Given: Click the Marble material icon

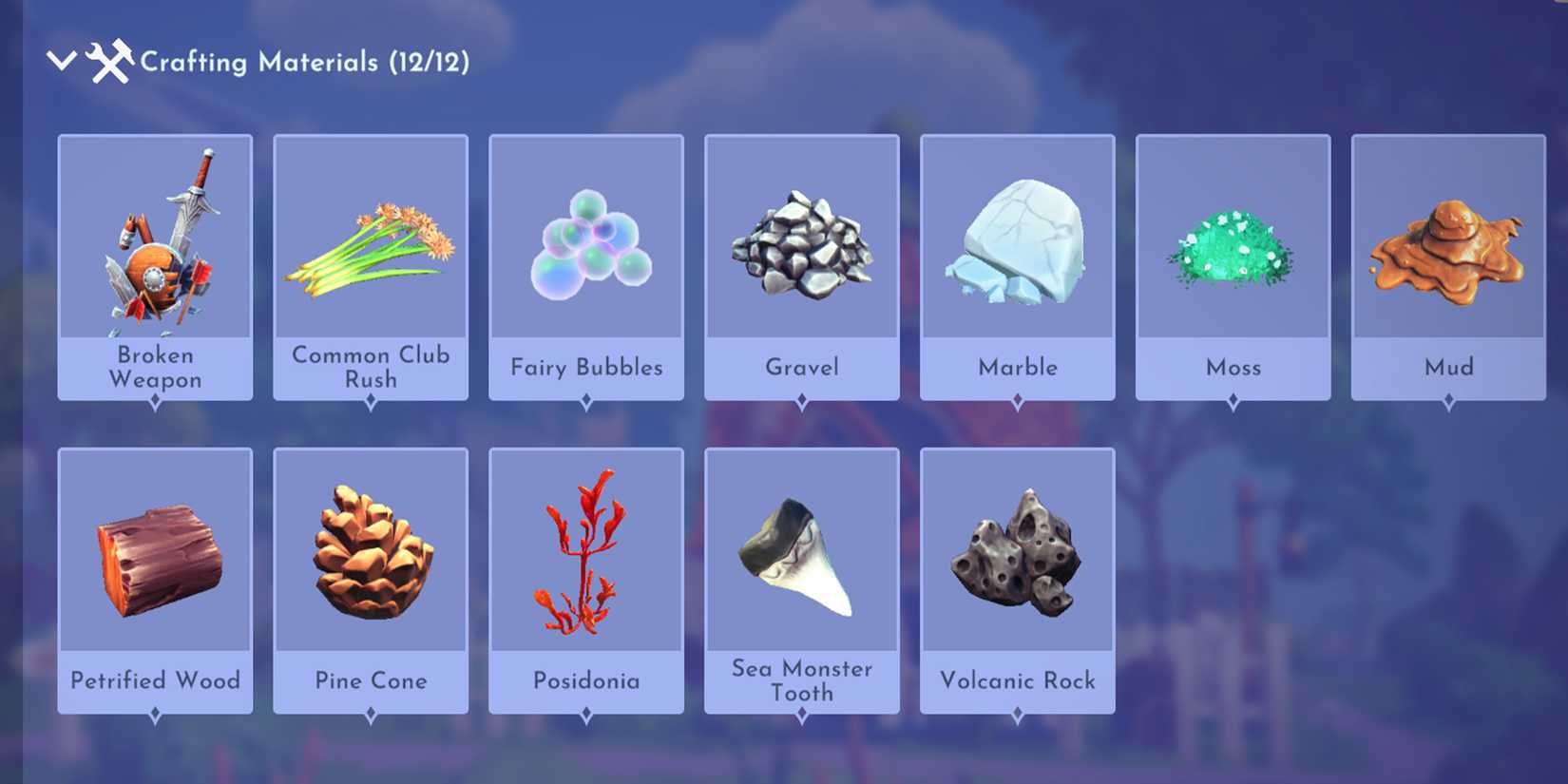Looking at the screenshot, I should click(1018, 238).
